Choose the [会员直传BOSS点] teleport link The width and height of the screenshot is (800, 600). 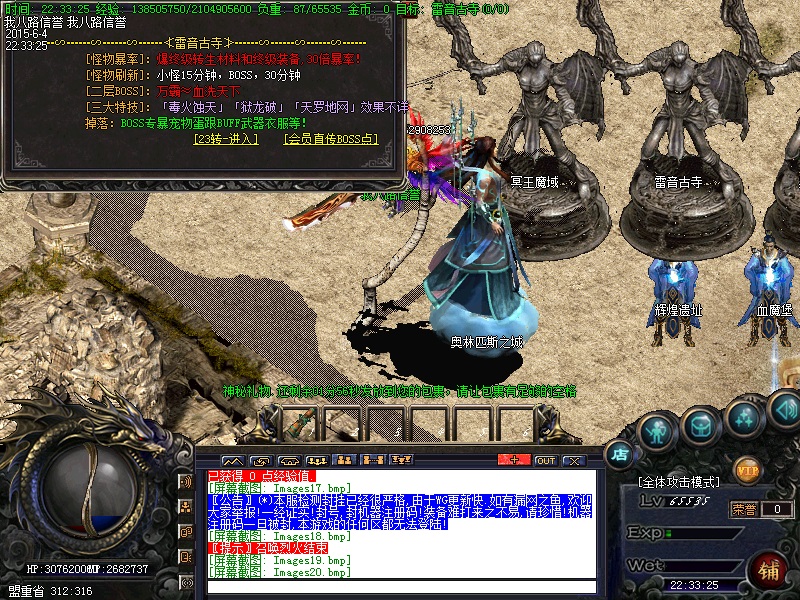[331, 139]
